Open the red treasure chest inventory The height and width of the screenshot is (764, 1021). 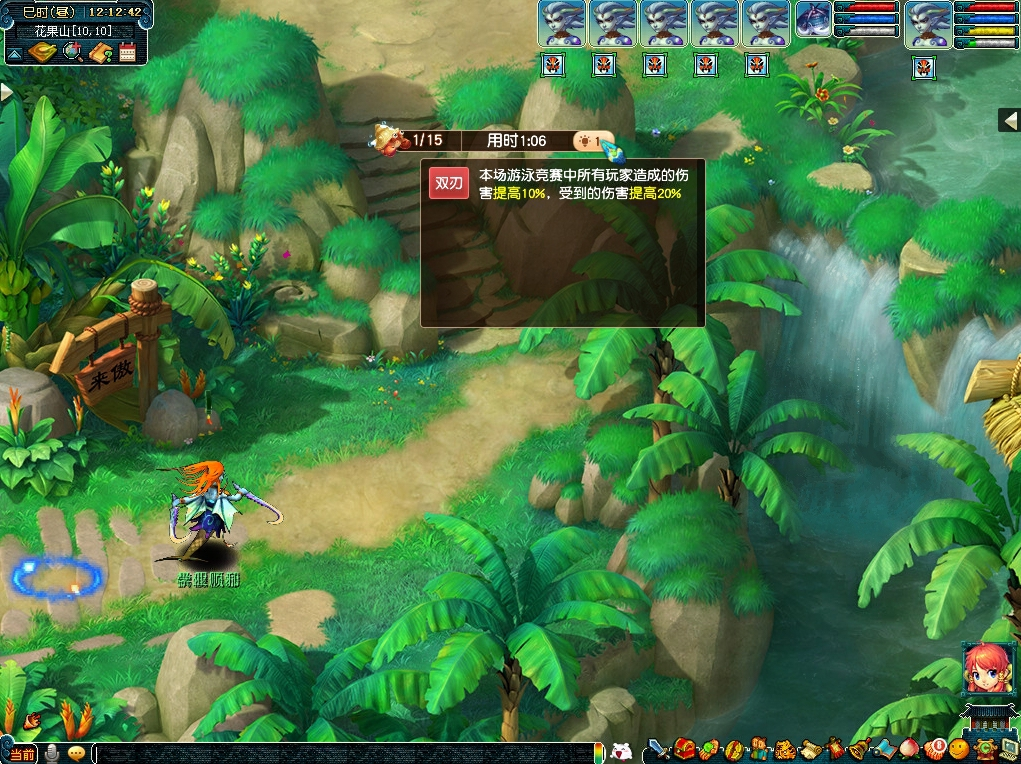[684, 749]
